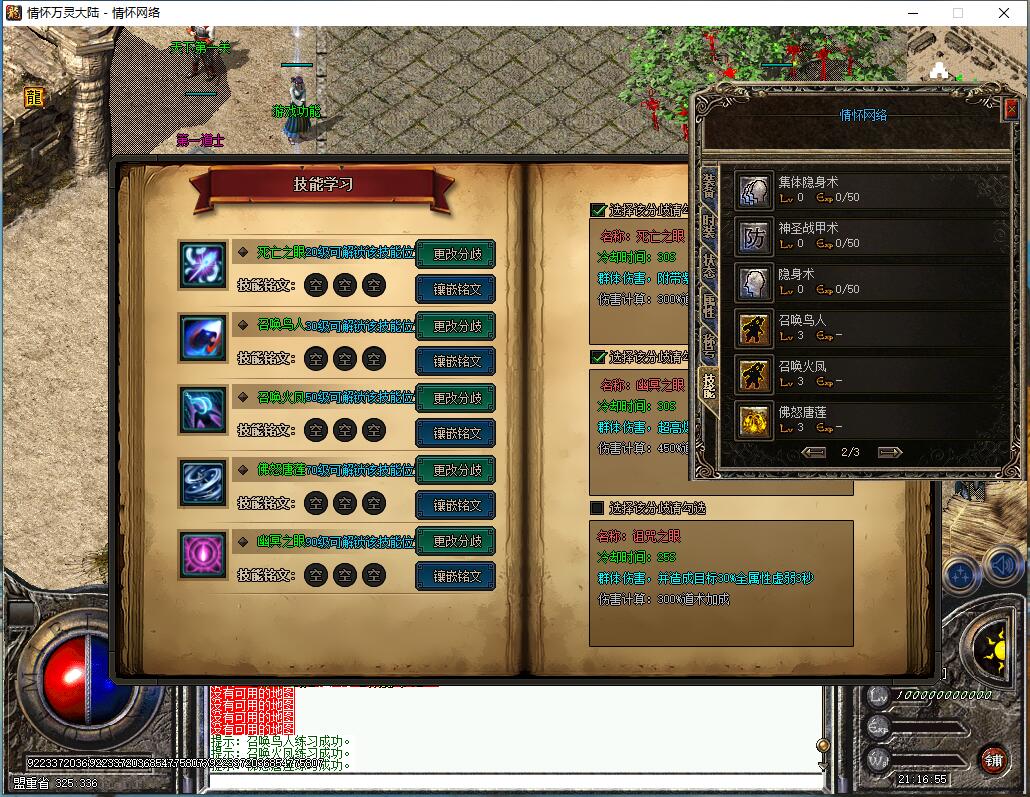
Task: Select the 佛怒唐莲 skill in the skill list
Action: coord(754,420)
